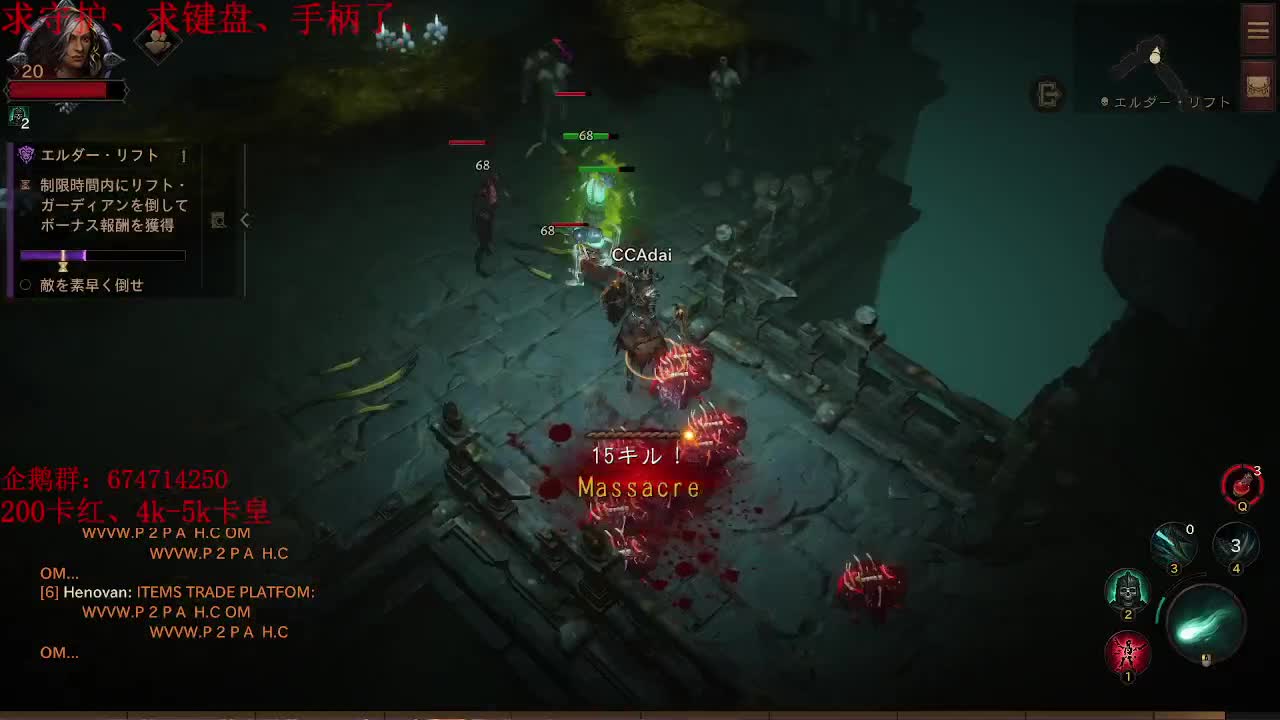Viewport: 1280px width, 720px height.
Task: Fire the green Soulfire primary attack
Action: pyautogui.click(x=1208, y=623)
